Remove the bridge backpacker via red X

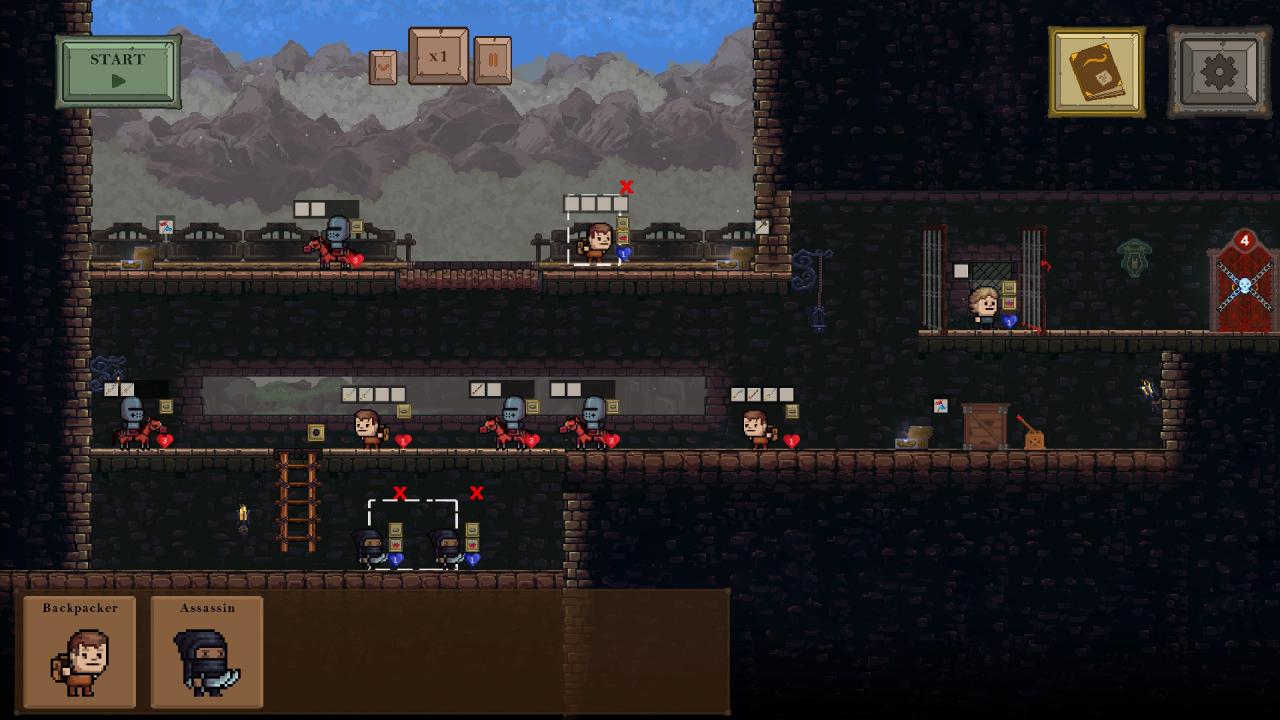pyautogui.click(x=626, y=187)
